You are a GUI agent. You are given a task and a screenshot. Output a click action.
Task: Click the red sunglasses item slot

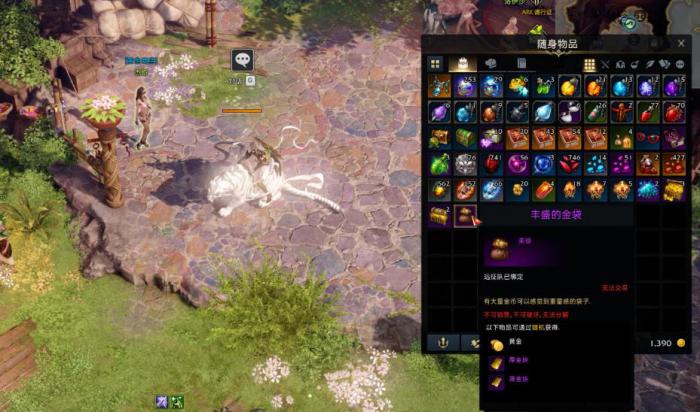pyautogui.click(x=648, y=137)
